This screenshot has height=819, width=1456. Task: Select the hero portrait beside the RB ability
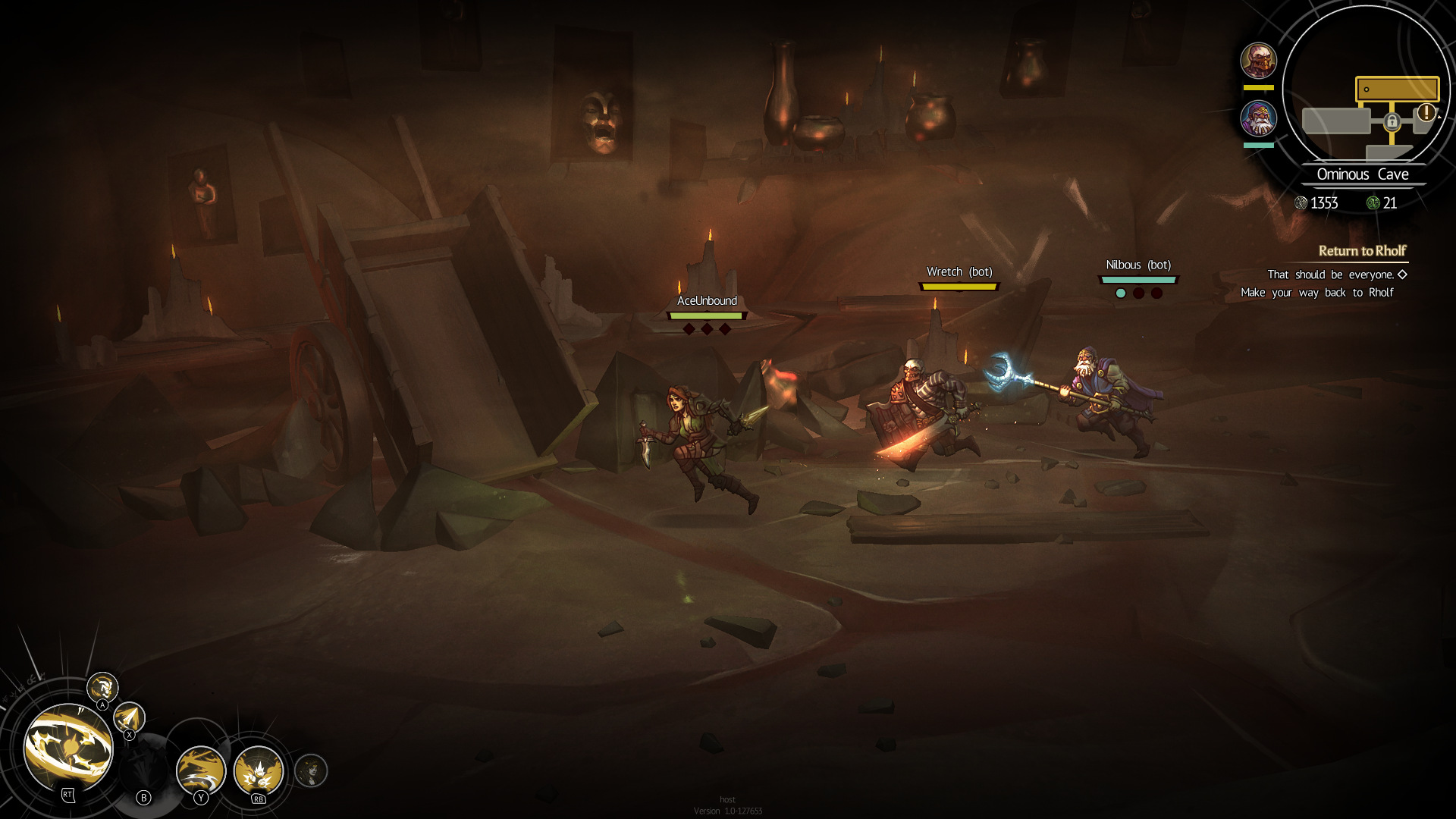pyautogui.click(x=311, y=772)
